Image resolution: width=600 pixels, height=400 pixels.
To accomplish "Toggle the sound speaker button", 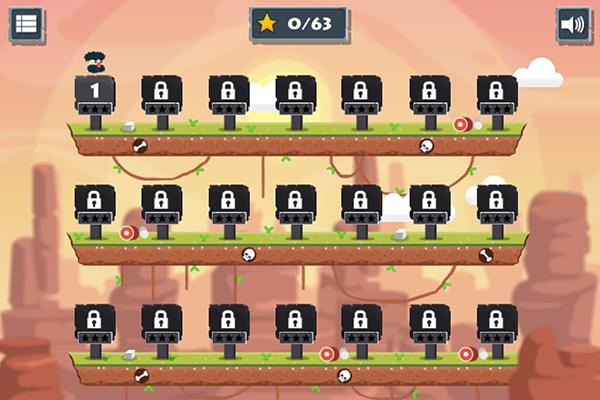I will [x=572, y=25].
